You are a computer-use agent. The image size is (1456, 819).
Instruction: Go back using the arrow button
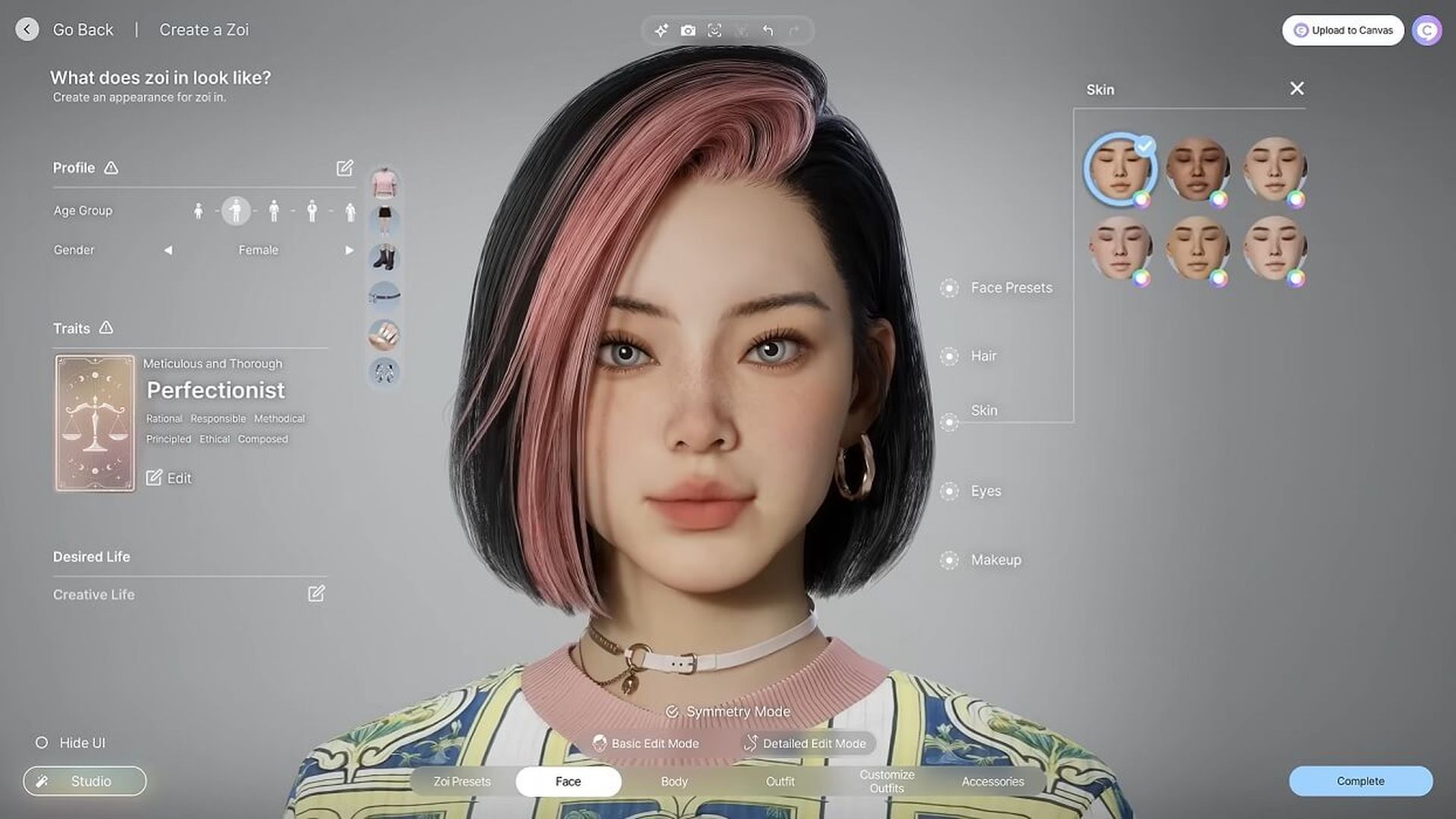27,30
